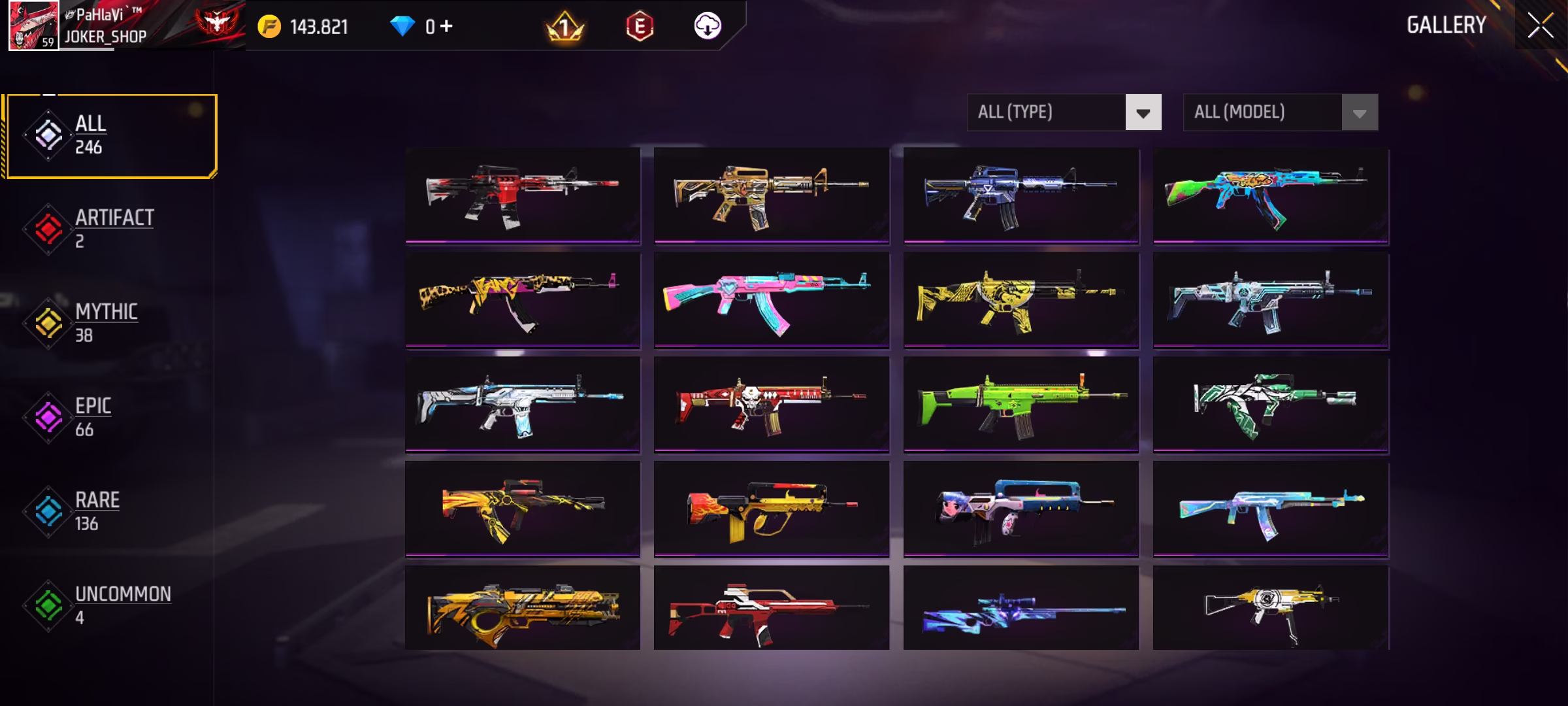The width and height of the screenshot is (1568, 706).
Task: Open the ALL (TYPE) dropdown
Action: (1064, 112)
